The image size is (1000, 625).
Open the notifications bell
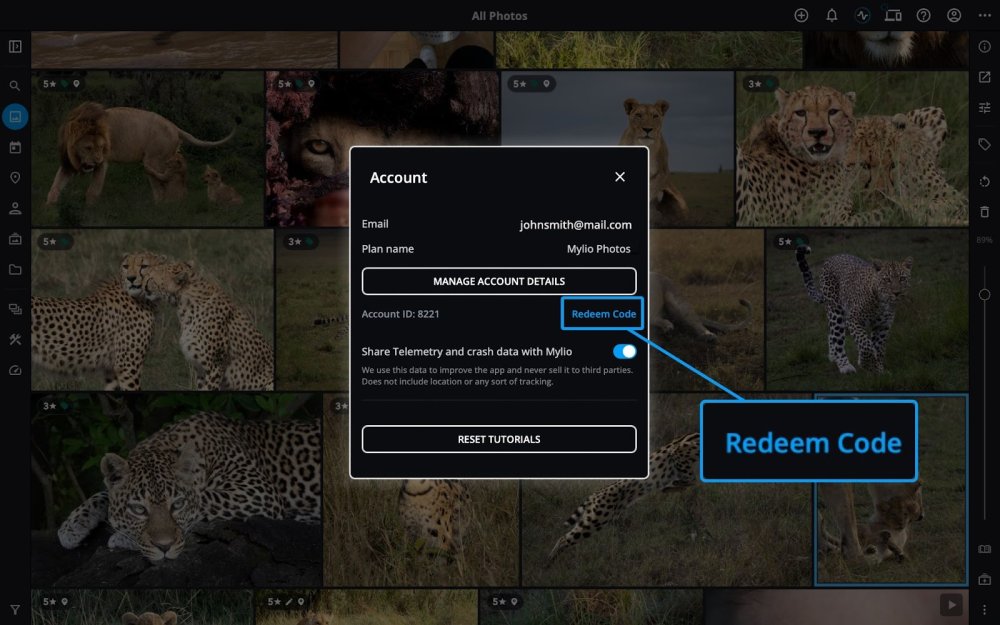click(x=832, y=15)
